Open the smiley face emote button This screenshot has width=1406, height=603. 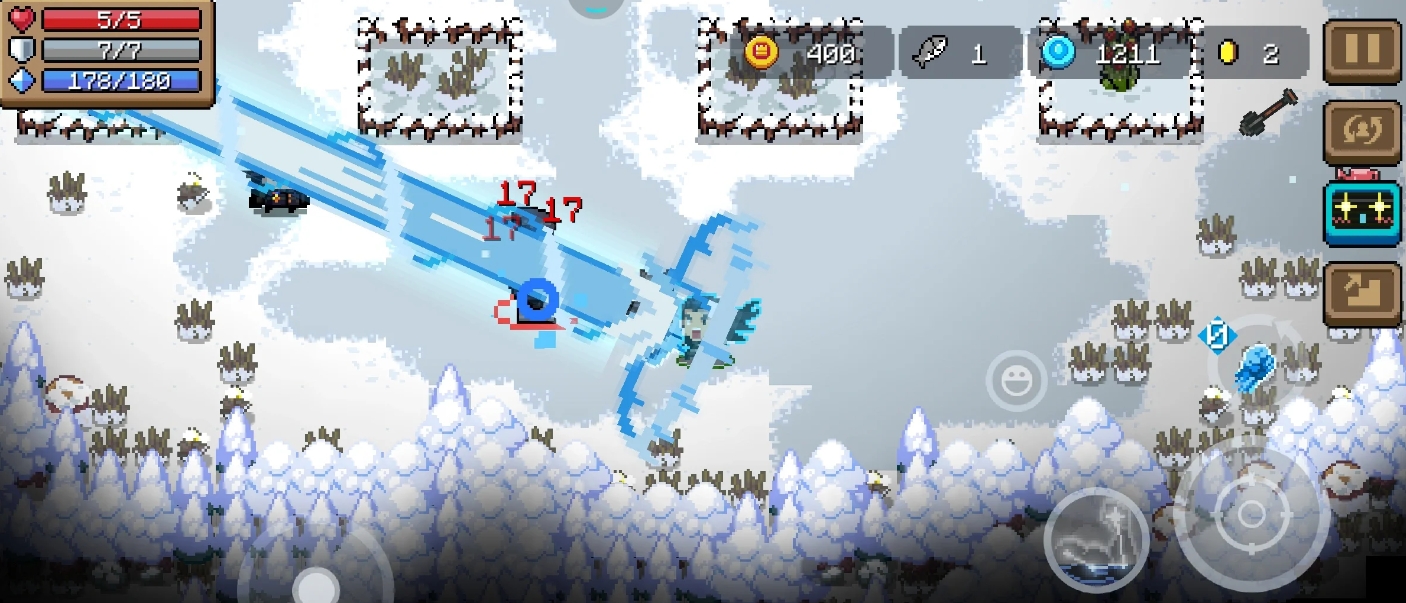[1016, 380]
